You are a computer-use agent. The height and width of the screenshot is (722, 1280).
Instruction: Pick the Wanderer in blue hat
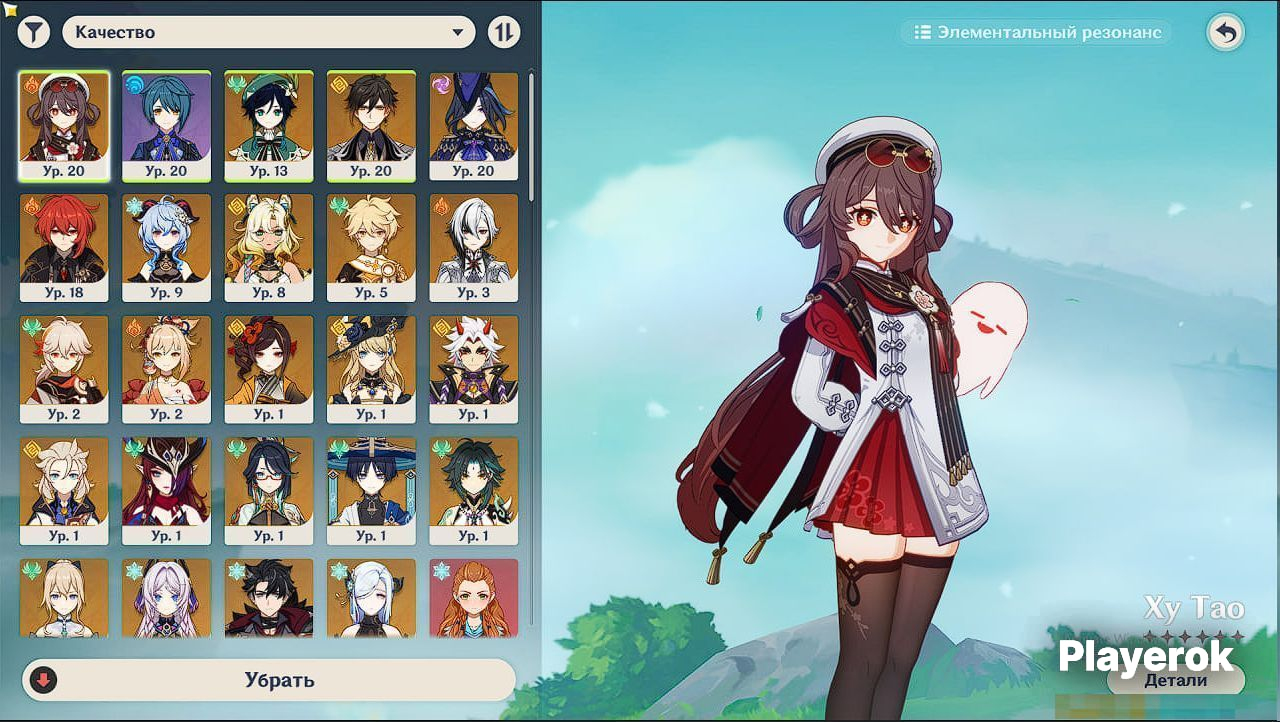coord(371,490)
